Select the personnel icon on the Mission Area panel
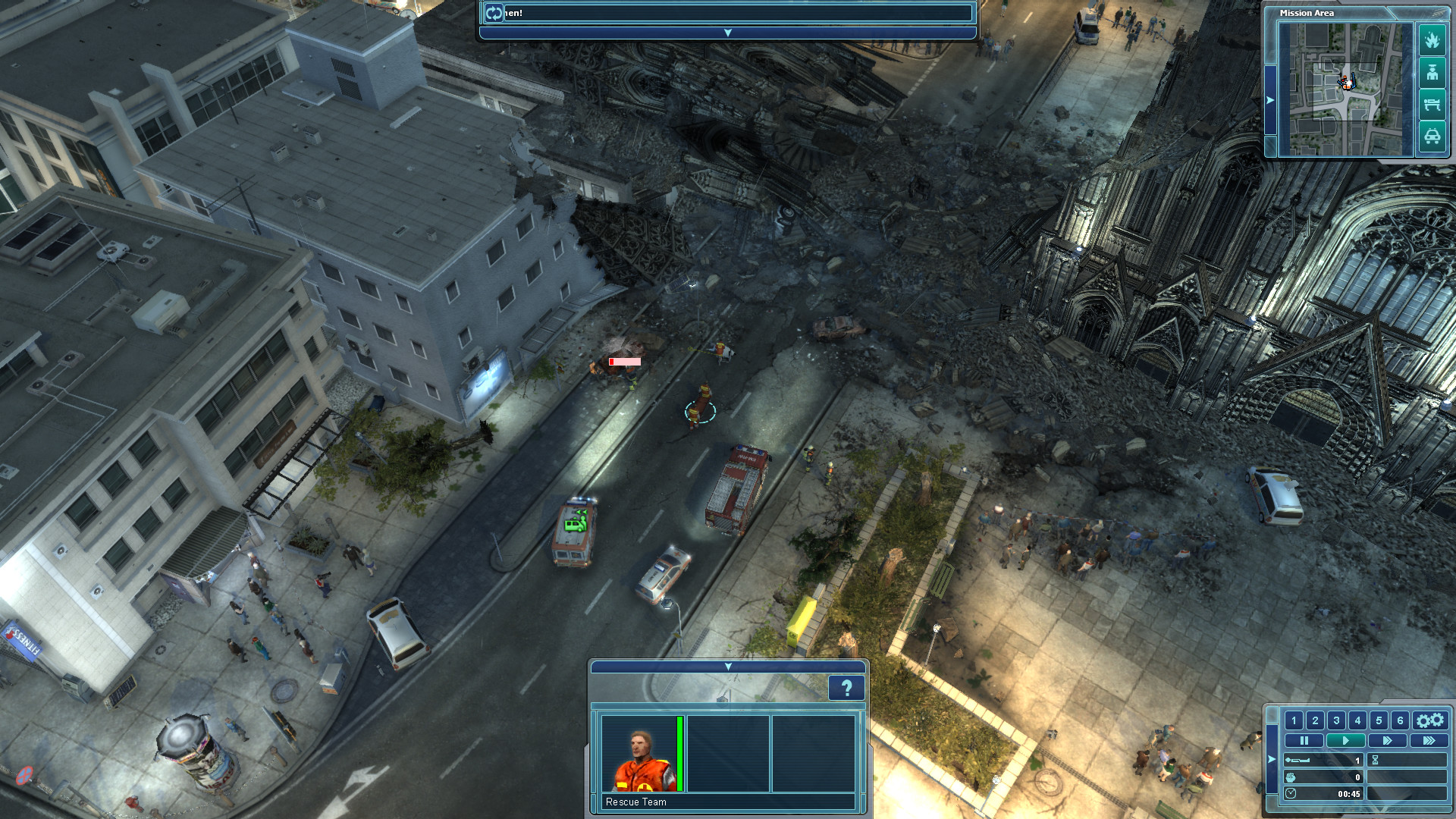 pyautogui.click(x=1432, y=74)
